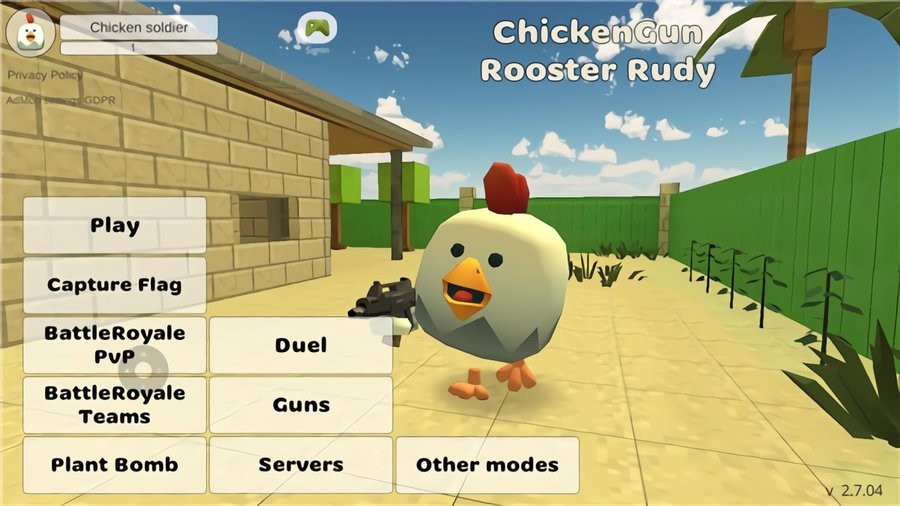This screenshot has width=900, height=506.
Task: Open the Privacy Policy link
Action: coord(45,75)
